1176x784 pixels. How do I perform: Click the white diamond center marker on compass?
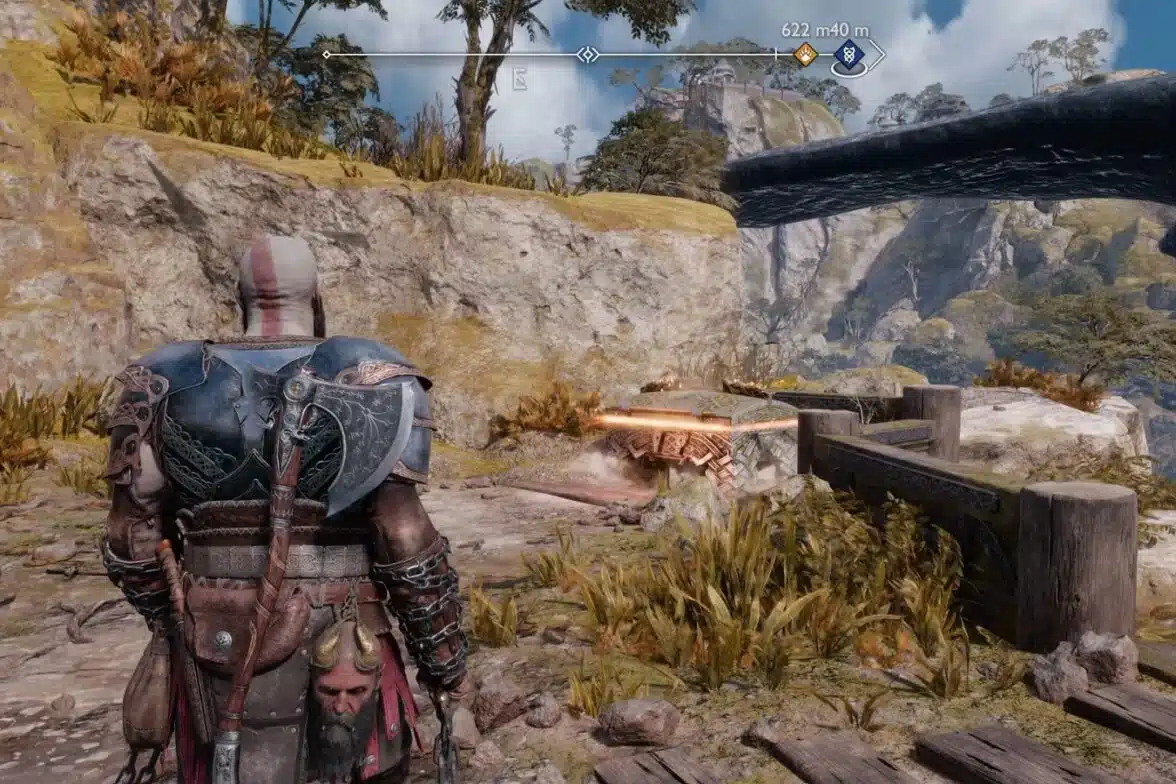588,55
